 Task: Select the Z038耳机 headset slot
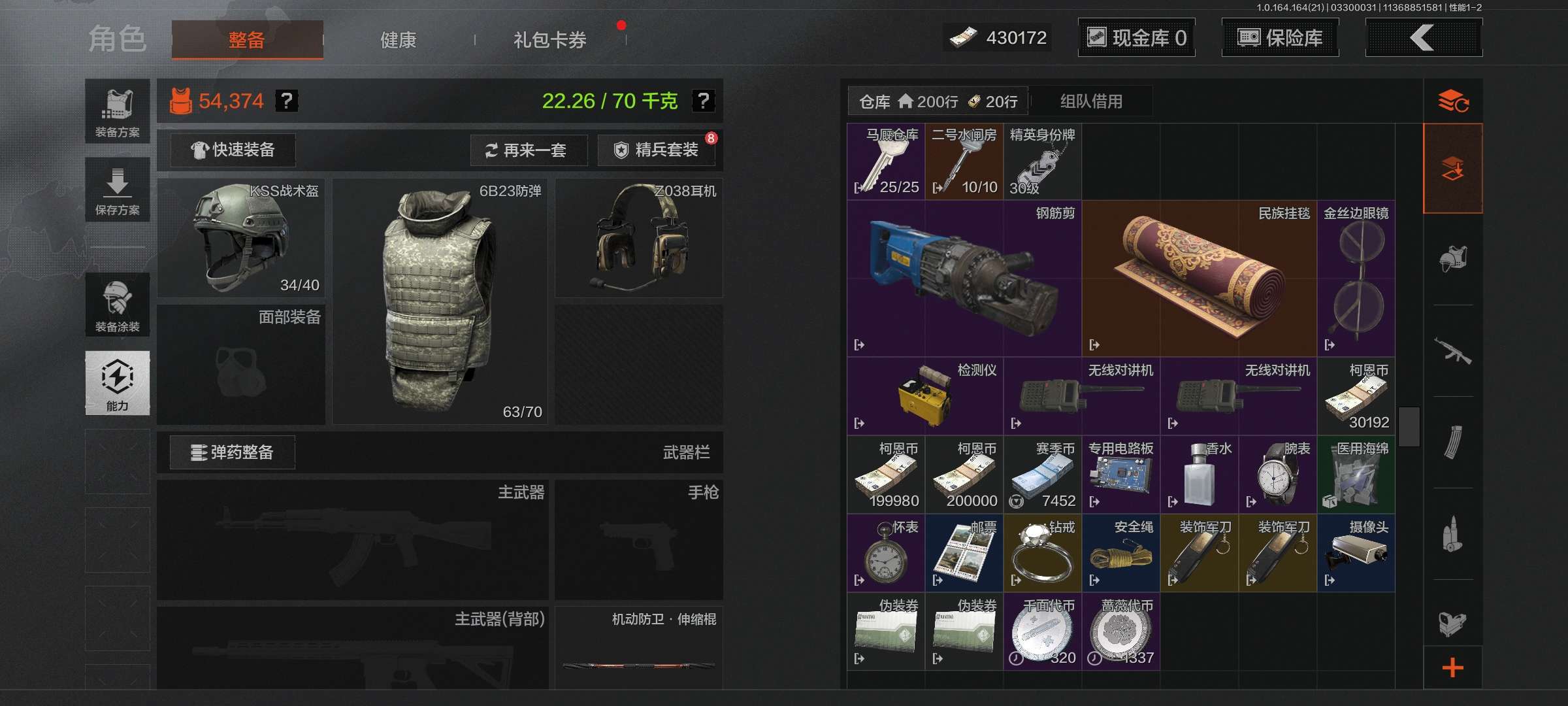(639, 239)
